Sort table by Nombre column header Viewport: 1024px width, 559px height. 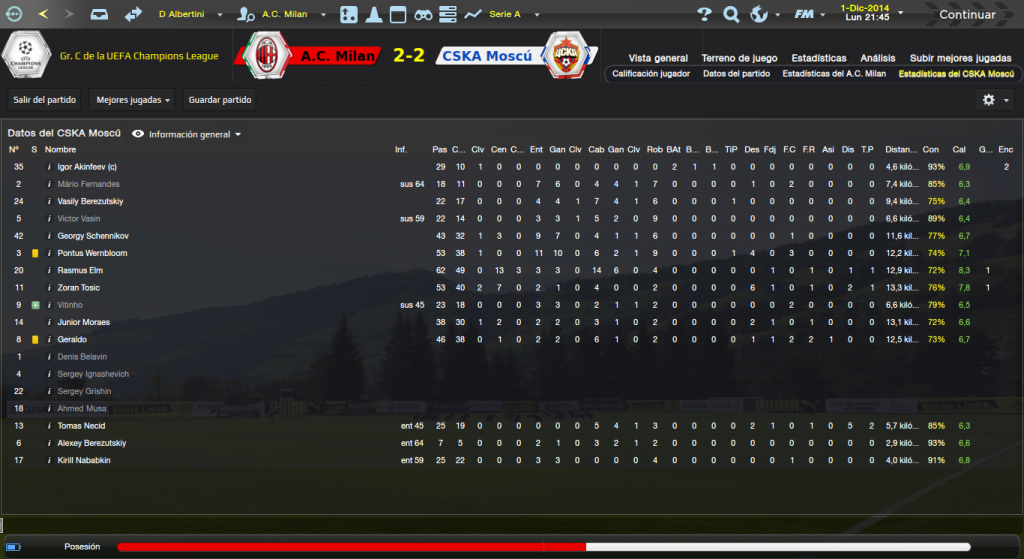(x=60, y=150)
